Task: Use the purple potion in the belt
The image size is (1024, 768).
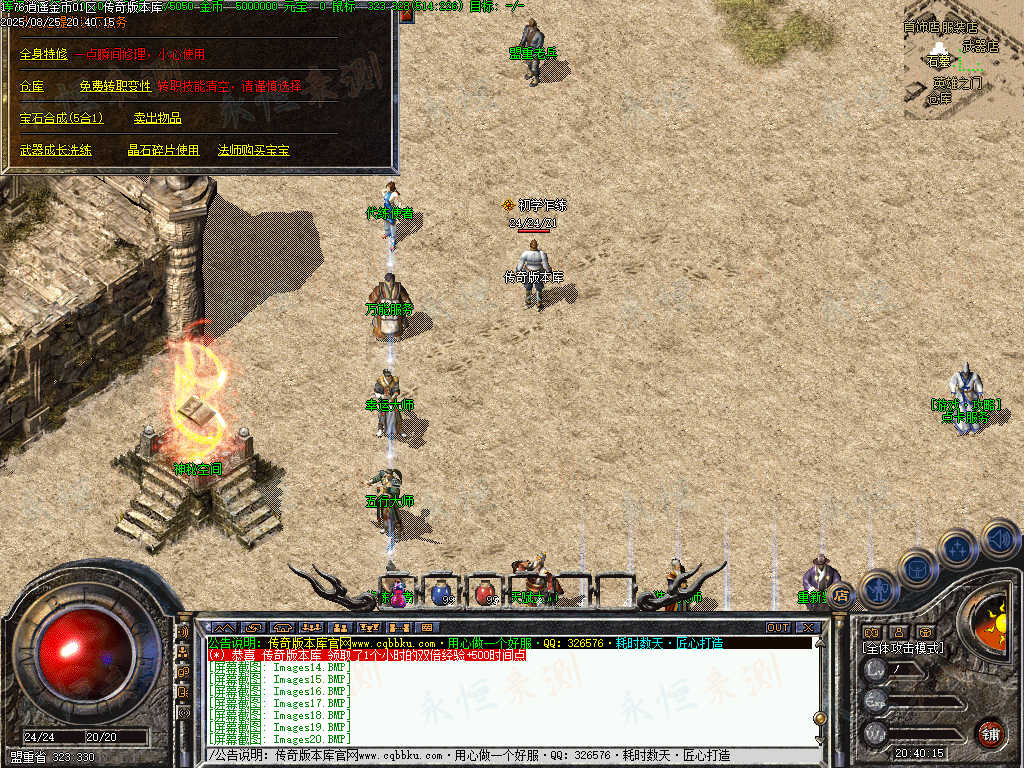Action: pyautogui.click(x=398, y=593)
